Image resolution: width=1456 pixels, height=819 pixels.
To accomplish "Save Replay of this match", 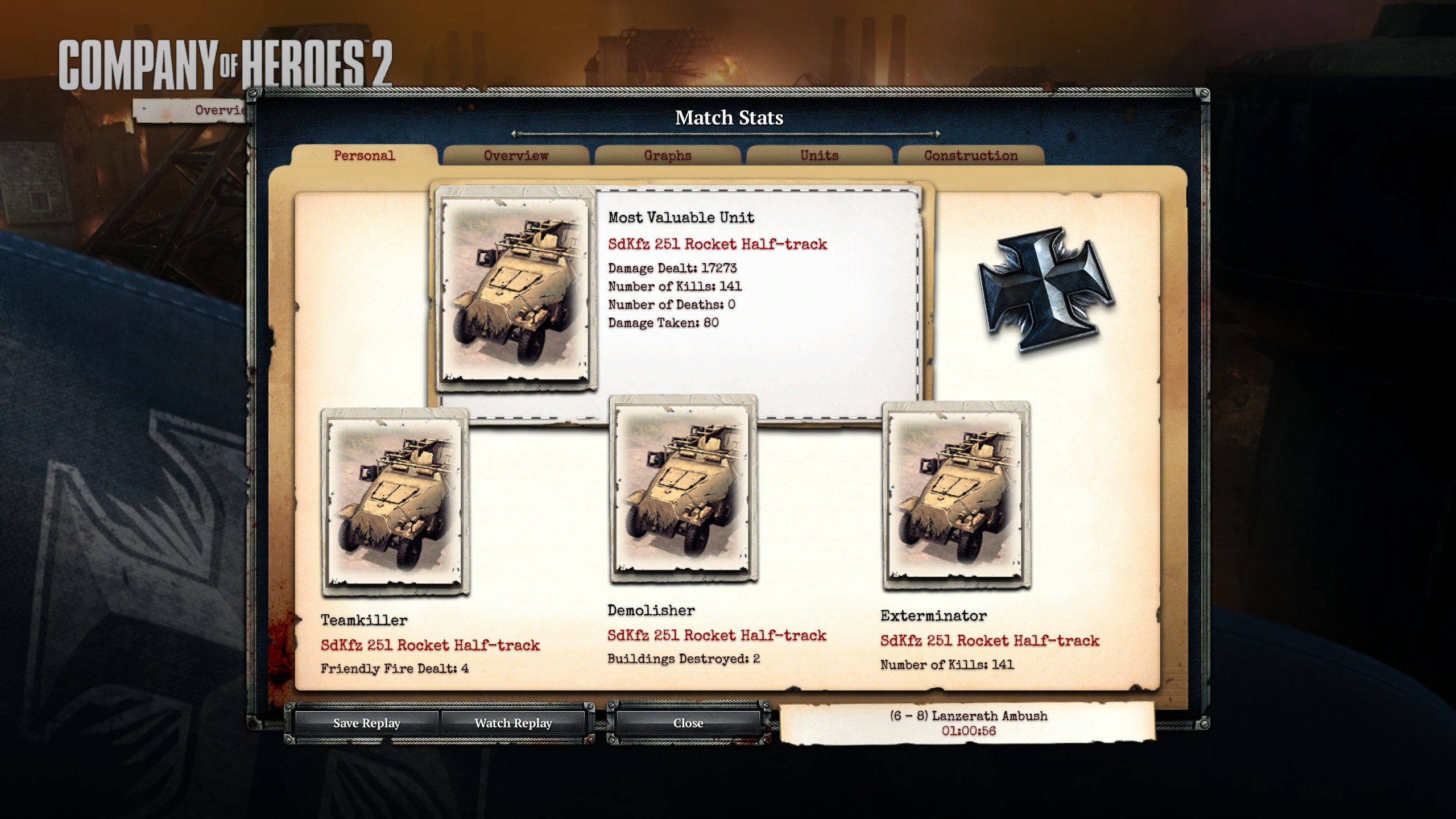I will (367, 723).
